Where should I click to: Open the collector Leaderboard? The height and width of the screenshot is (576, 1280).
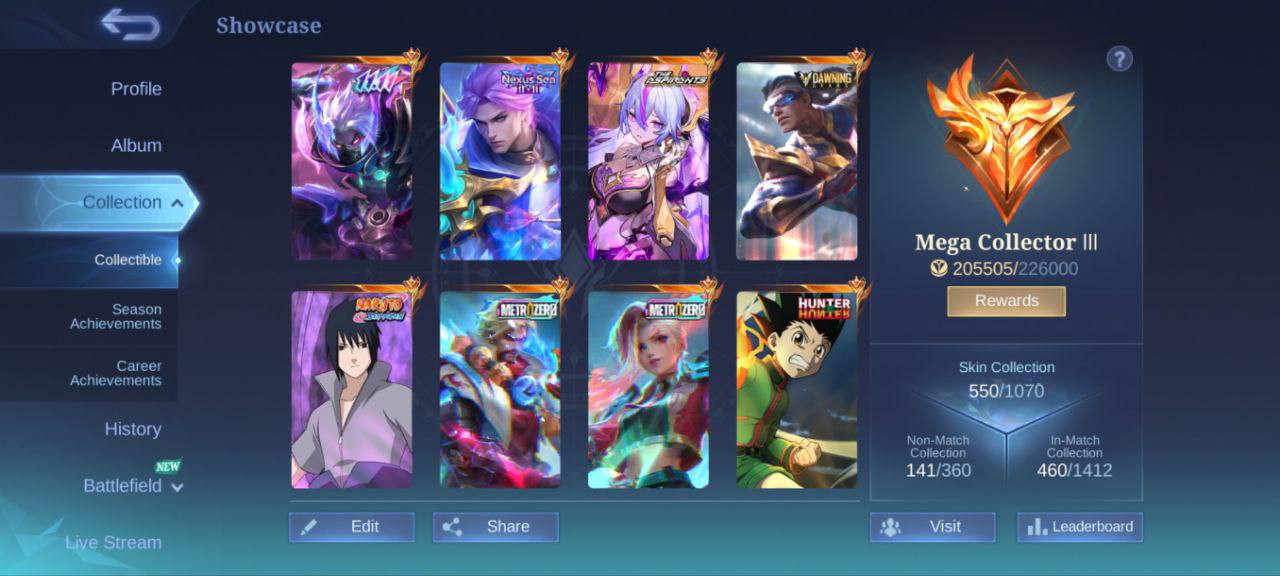(x=1080, y=527)
